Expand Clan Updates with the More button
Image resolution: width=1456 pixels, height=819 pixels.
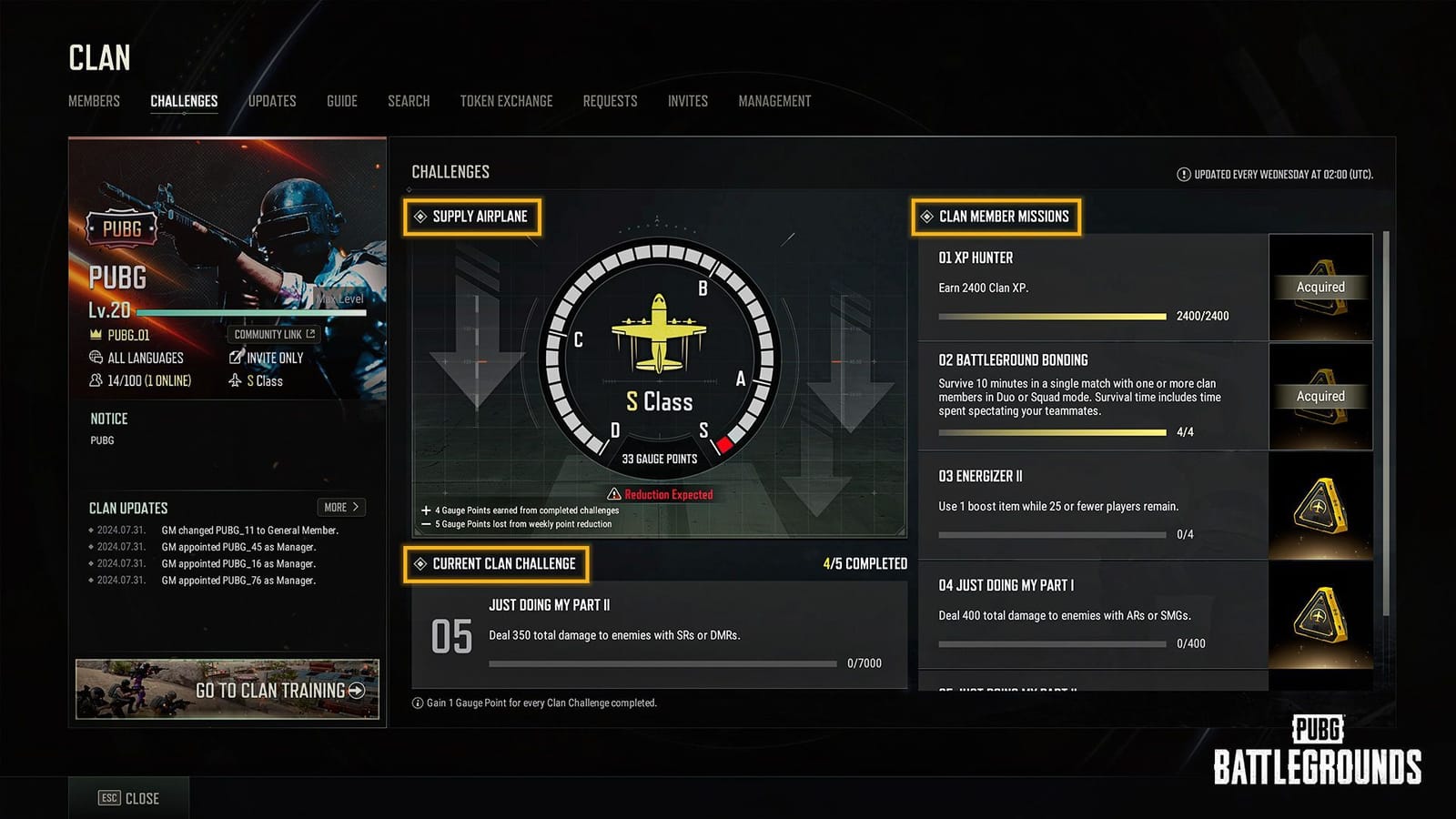340,507
